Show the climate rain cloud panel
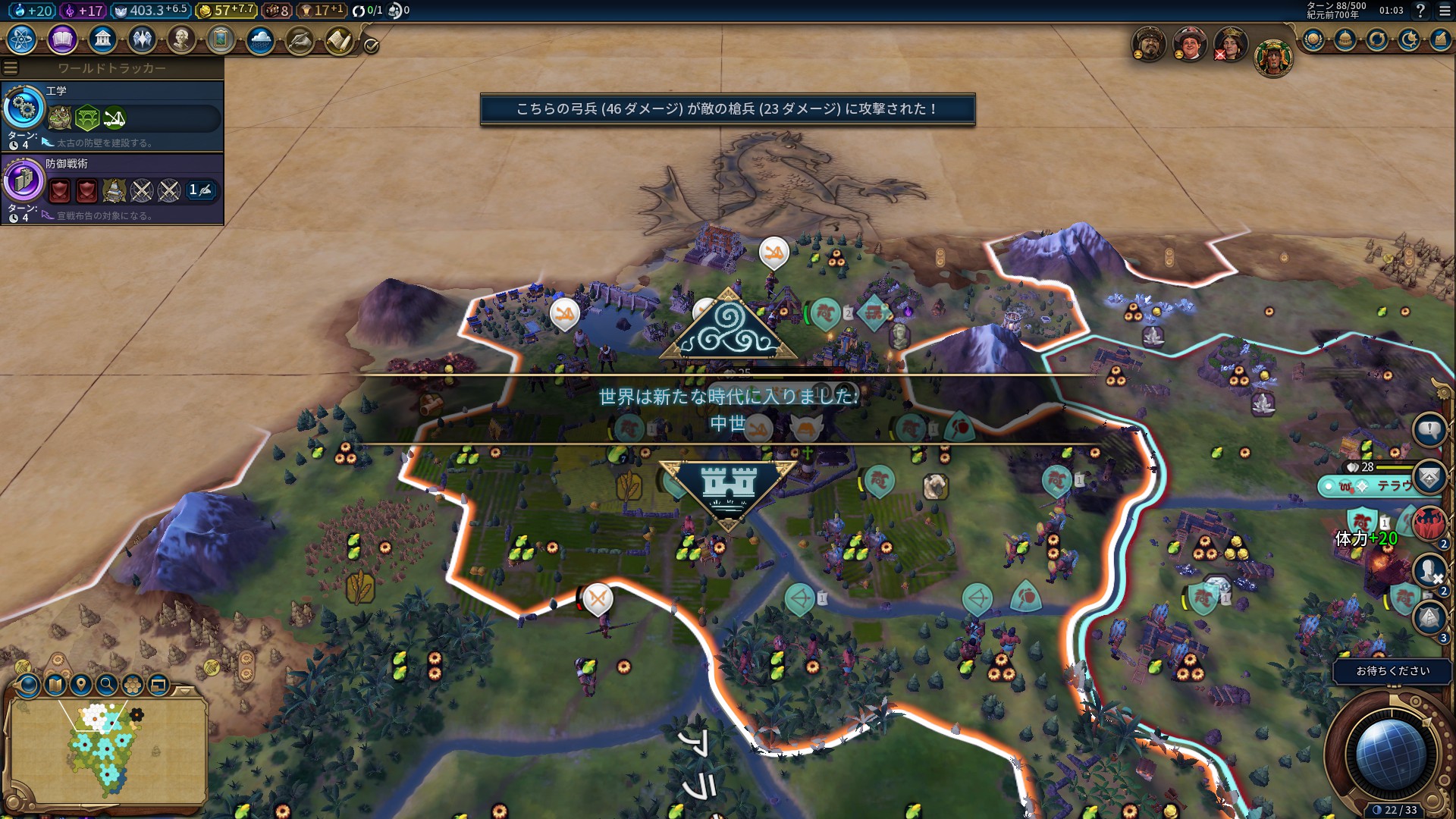Viewport: 1456px width, 819px height. tap(260, 39)
